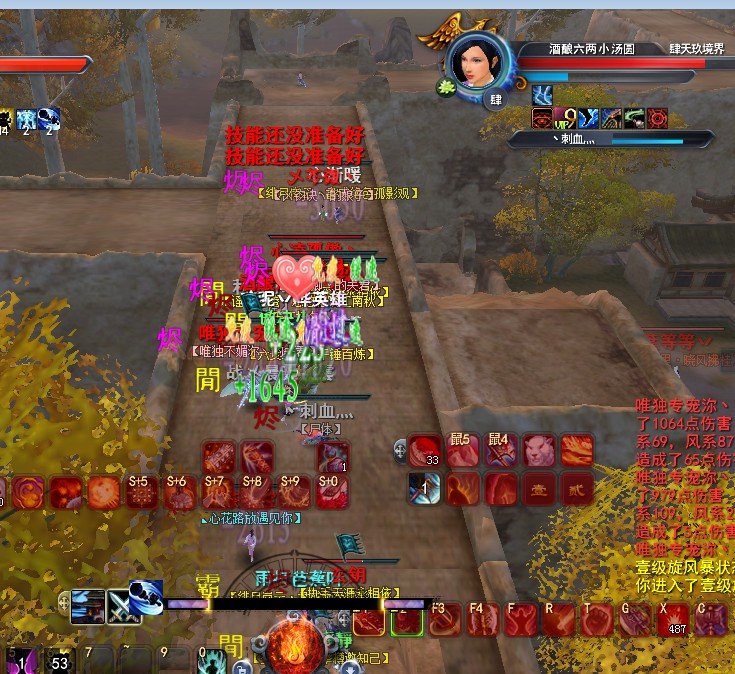Screen dimensions: 735x674
Task: Click the flaming orb at bottom center
Action: pos(295,645)
